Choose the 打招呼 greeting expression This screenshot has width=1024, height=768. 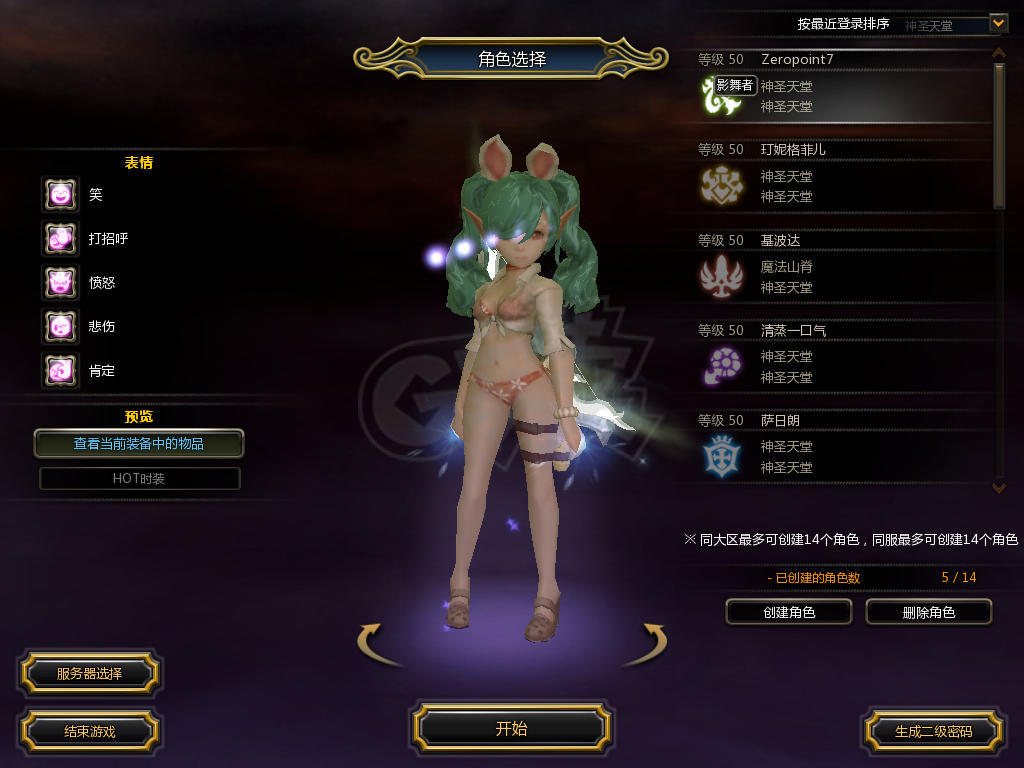click(60, 238)
